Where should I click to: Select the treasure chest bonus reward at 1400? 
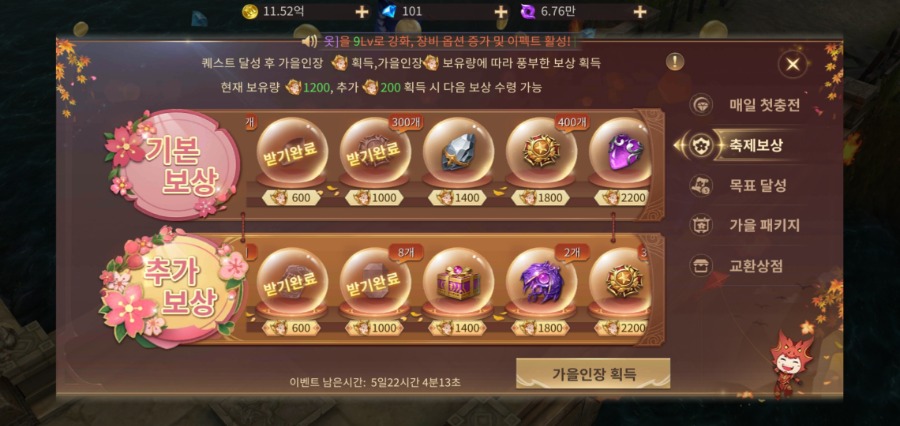(458, 284)
